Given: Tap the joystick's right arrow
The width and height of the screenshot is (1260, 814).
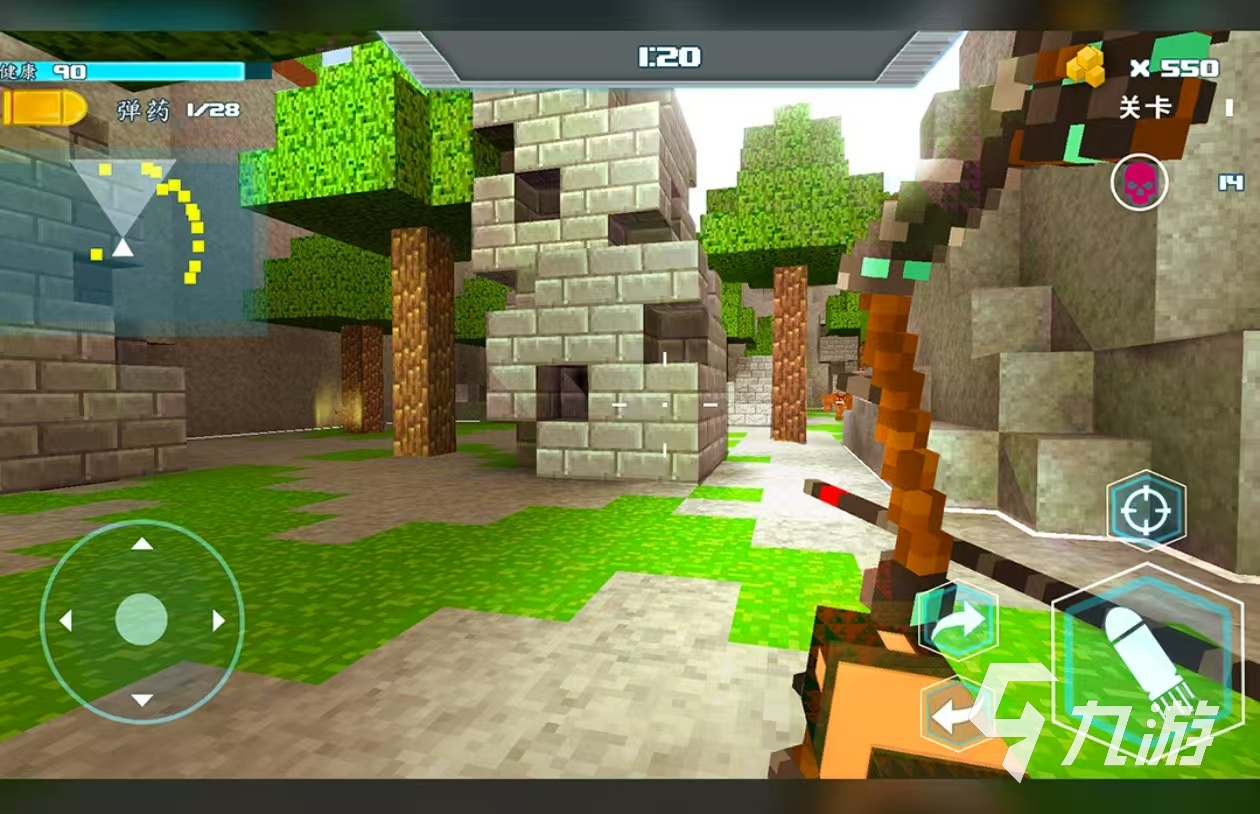Looking at the screenshot, I should coord(218,622).
